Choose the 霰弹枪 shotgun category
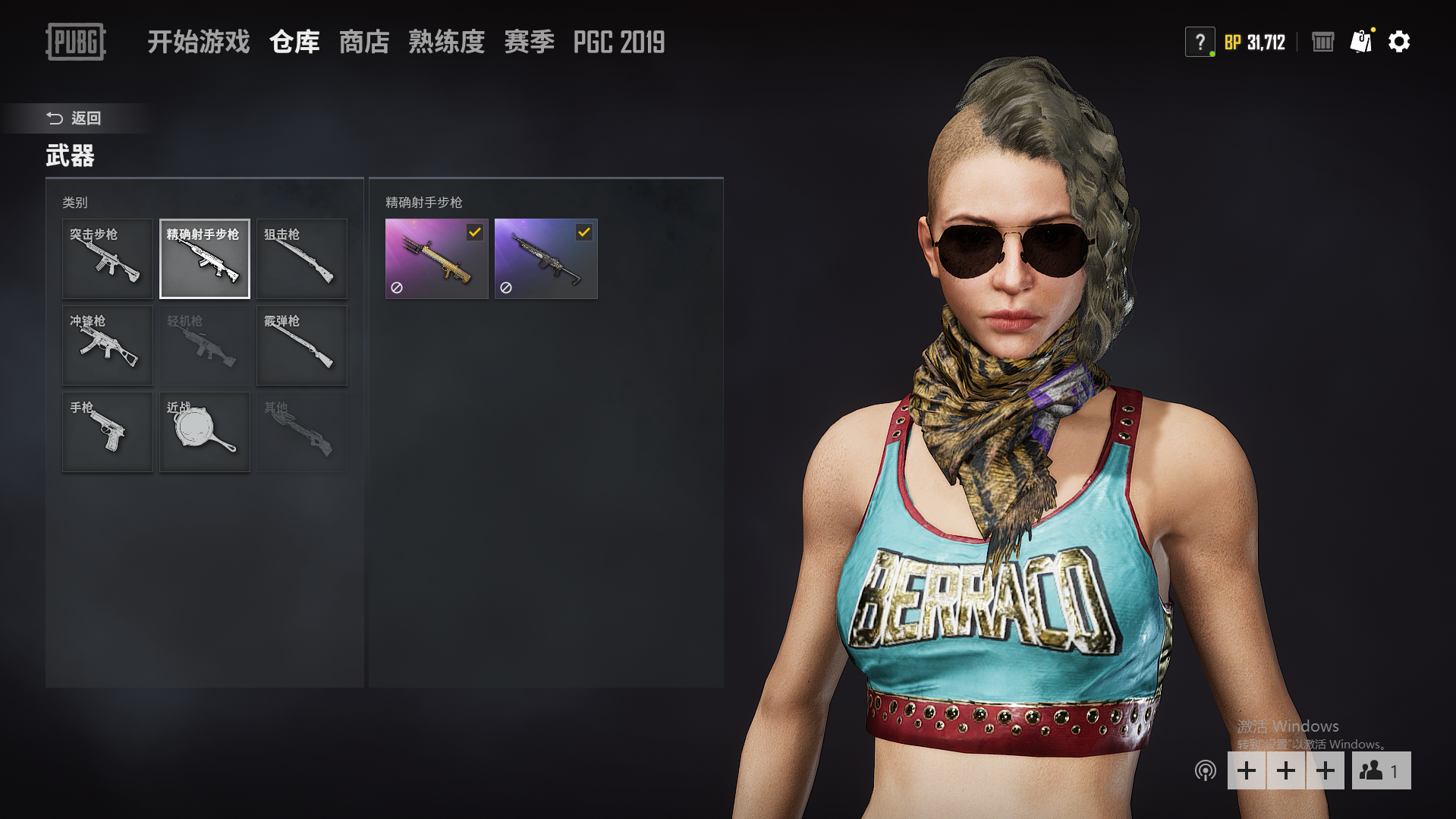The height and width of the screenshot is (819, 1456). (x=302, y=345)
